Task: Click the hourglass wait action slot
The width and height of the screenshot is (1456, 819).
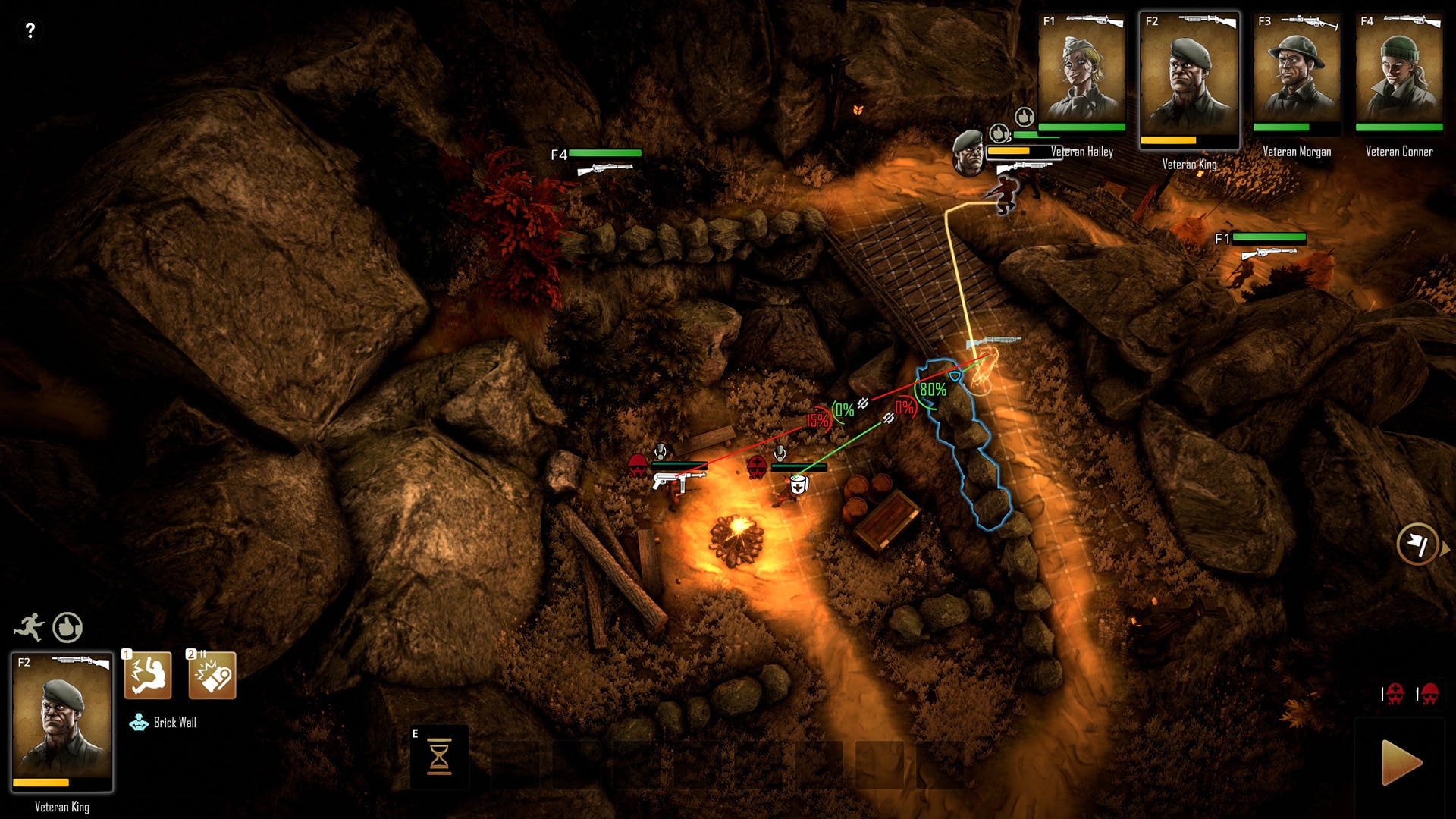Action: tap(439, 757)
